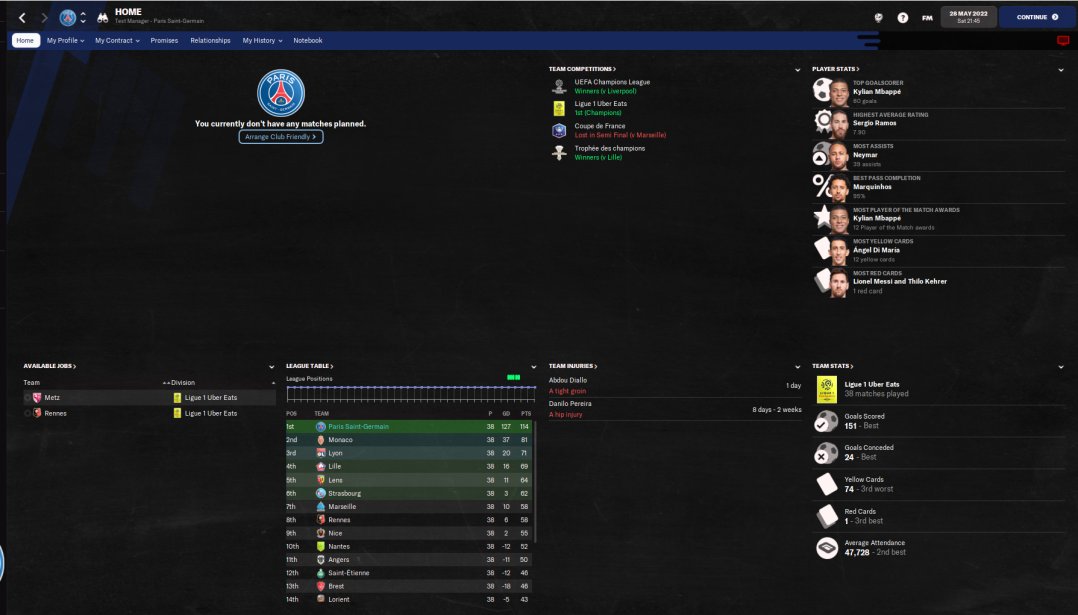The image size is (1078, 615).
Task: Open the Notebook tab
Action: point(308,41)
